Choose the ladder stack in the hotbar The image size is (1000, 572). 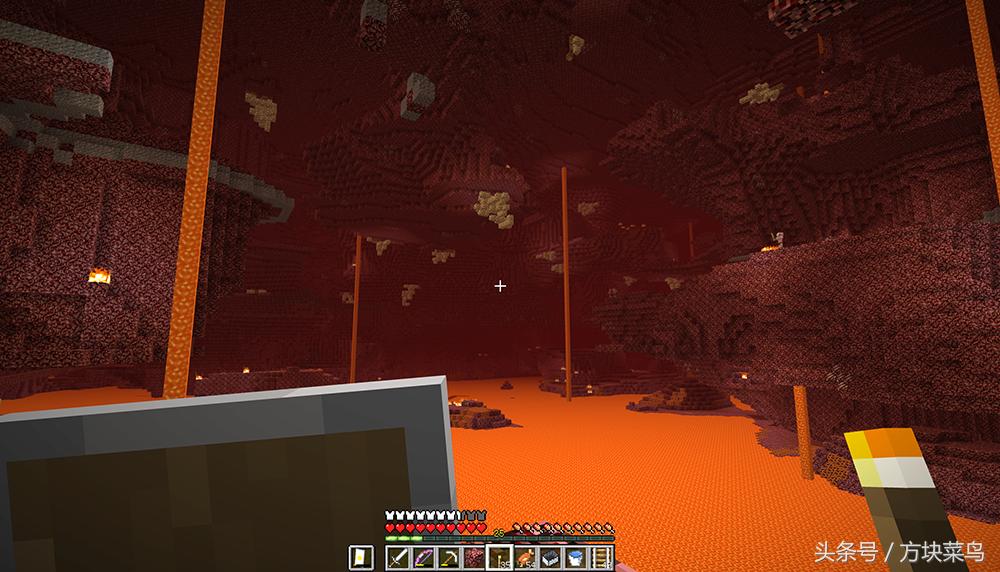[601, 558]
